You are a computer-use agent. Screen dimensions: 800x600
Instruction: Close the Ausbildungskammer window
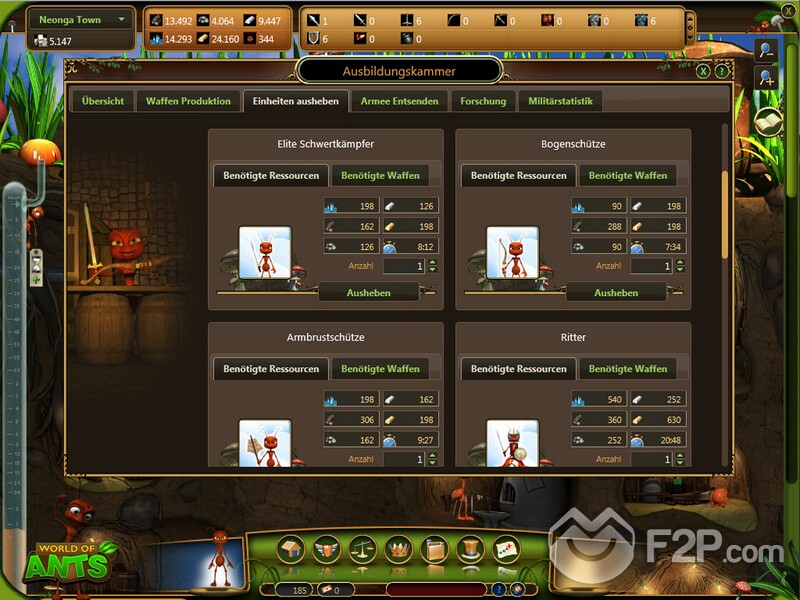coord(704,71)
